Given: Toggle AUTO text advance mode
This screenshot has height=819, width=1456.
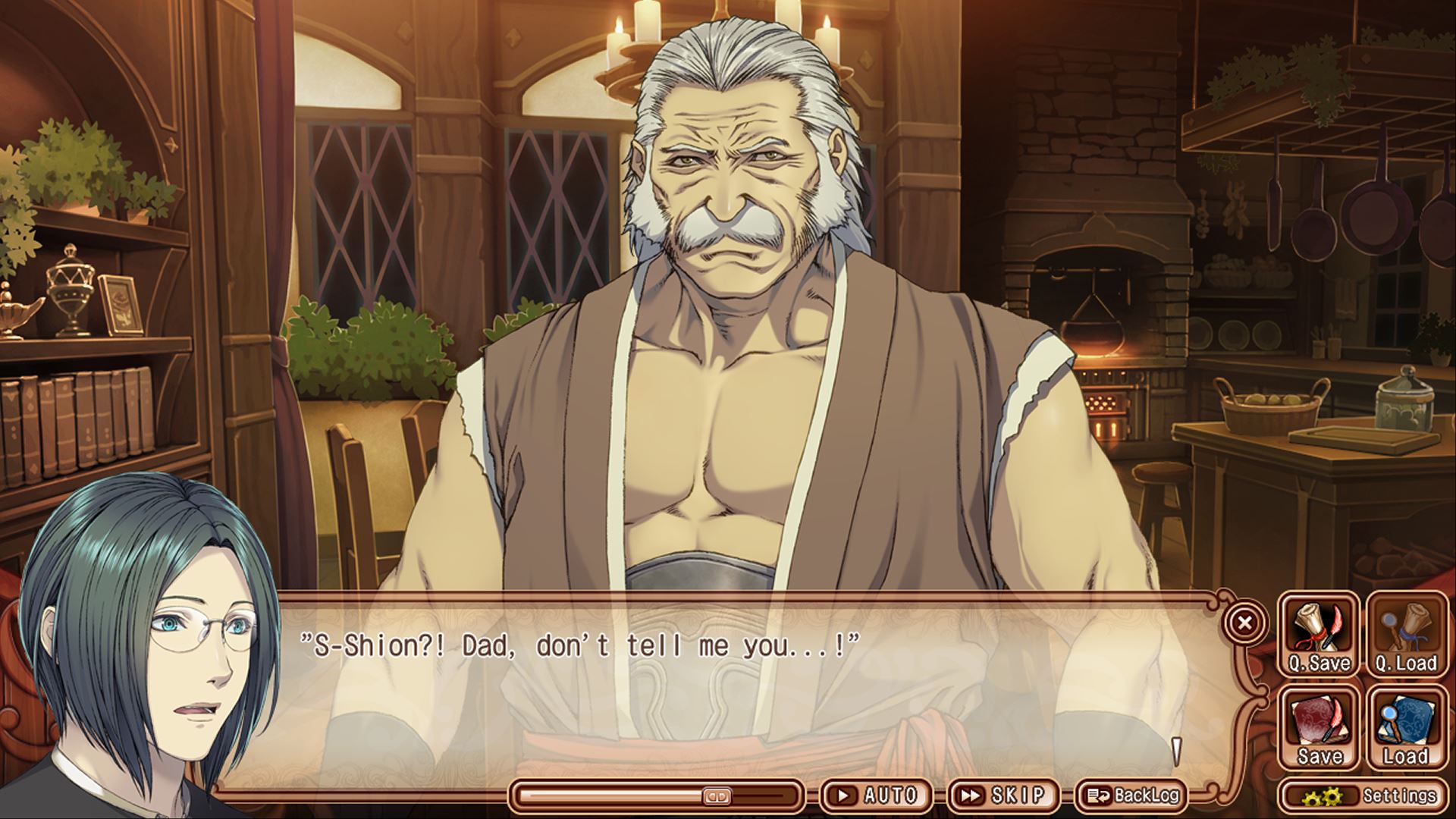Looking at the screenshot, I should pyautogui.click(x=877, y=795).
